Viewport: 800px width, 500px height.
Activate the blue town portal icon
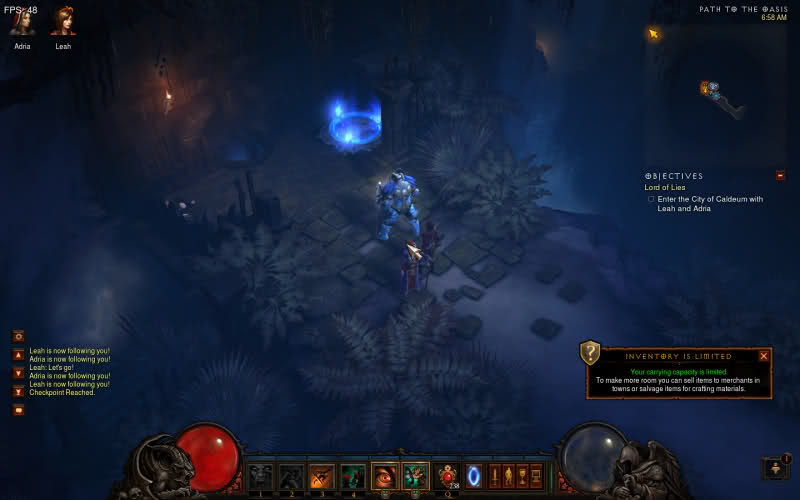473,476
